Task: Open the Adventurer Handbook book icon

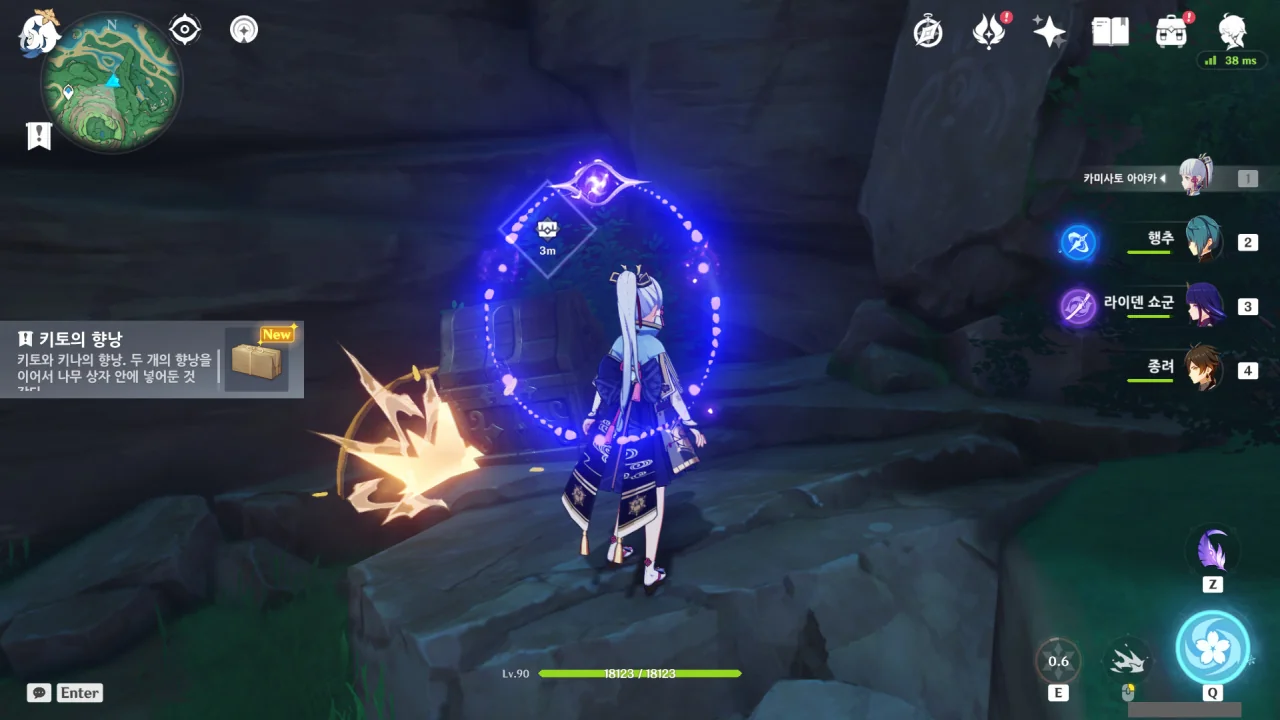Action: (1110, 32)
